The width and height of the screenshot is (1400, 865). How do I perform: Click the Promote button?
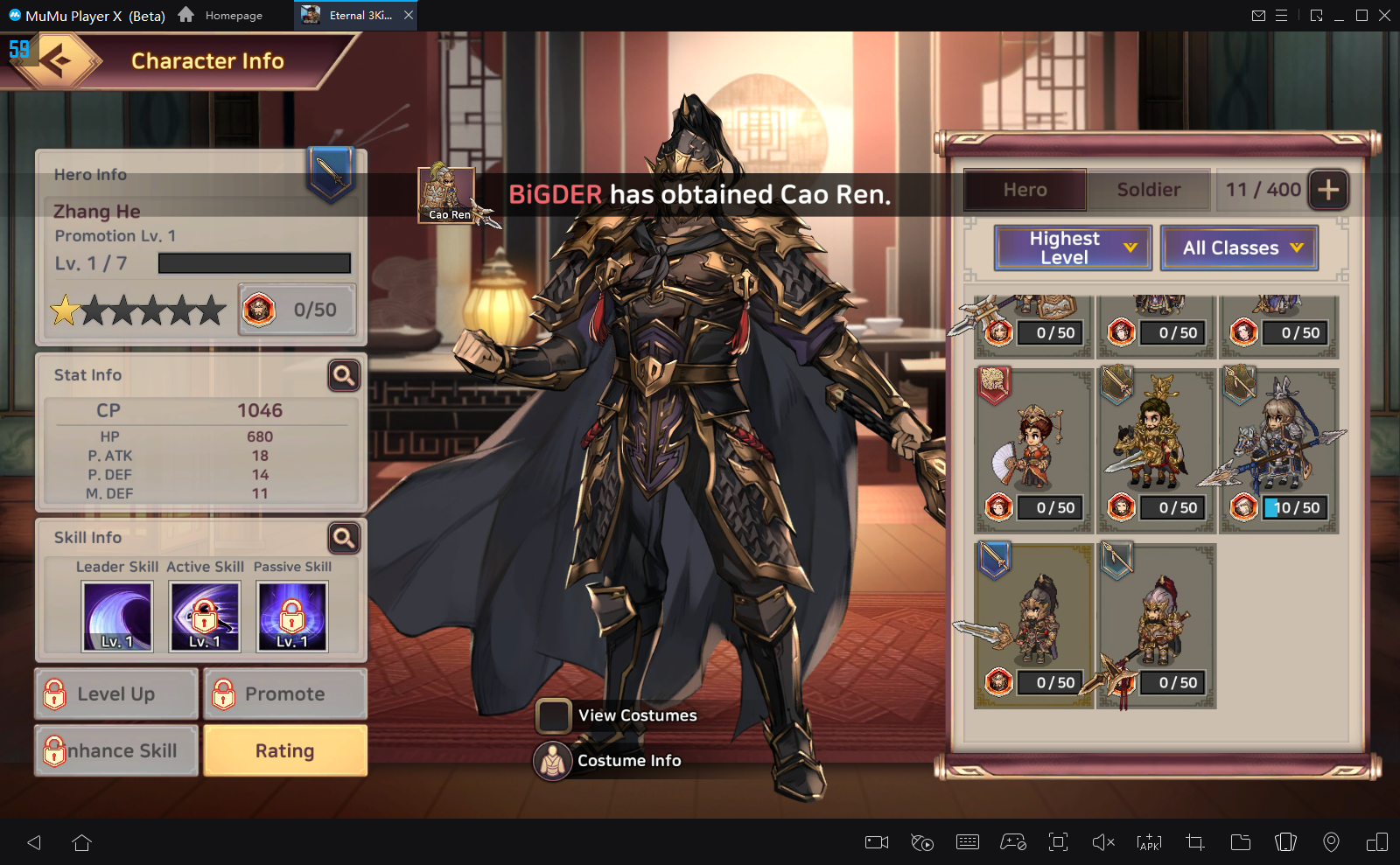(x=285, y=694)
